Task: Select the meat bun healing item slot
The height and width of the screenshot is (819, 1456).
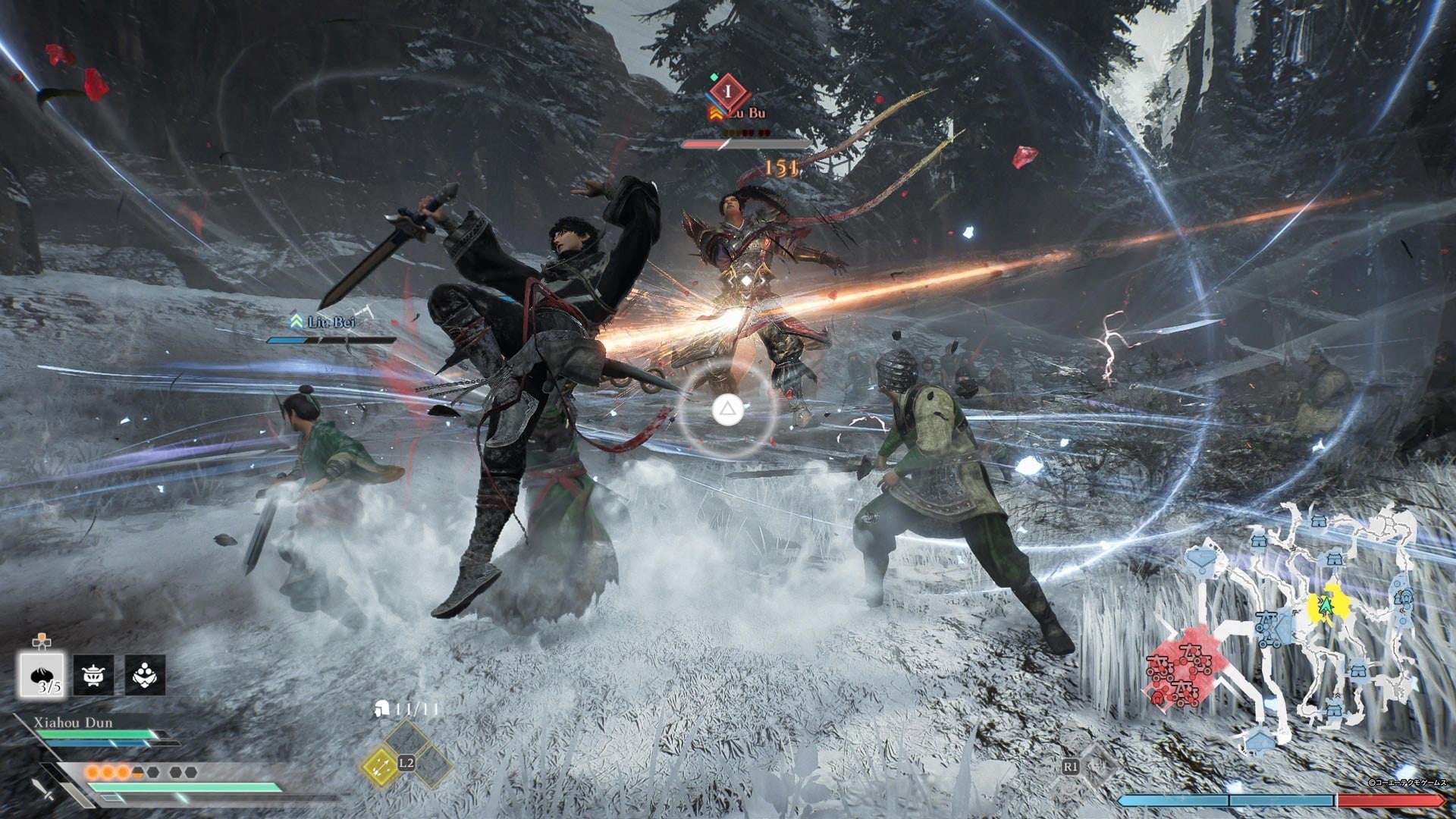Action: (43, 675)
